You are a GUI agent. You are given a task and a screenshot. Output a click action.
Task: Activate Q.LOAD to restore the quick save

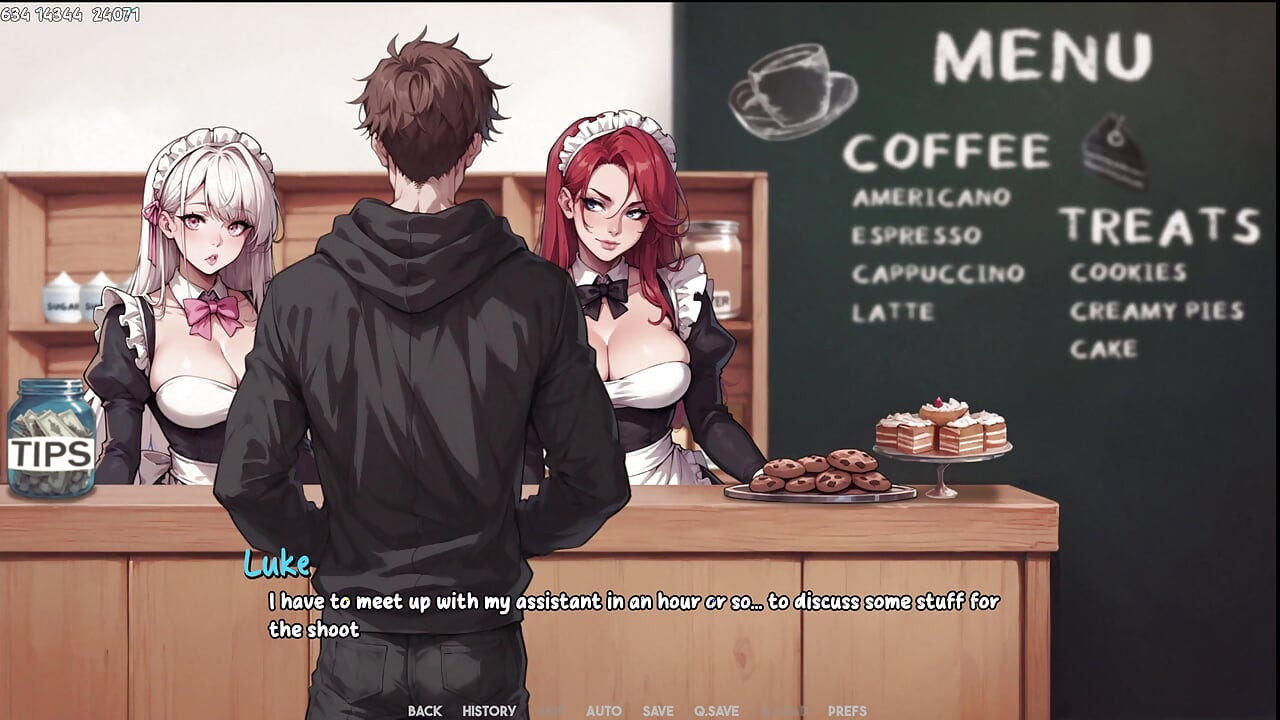click(775, 711)
